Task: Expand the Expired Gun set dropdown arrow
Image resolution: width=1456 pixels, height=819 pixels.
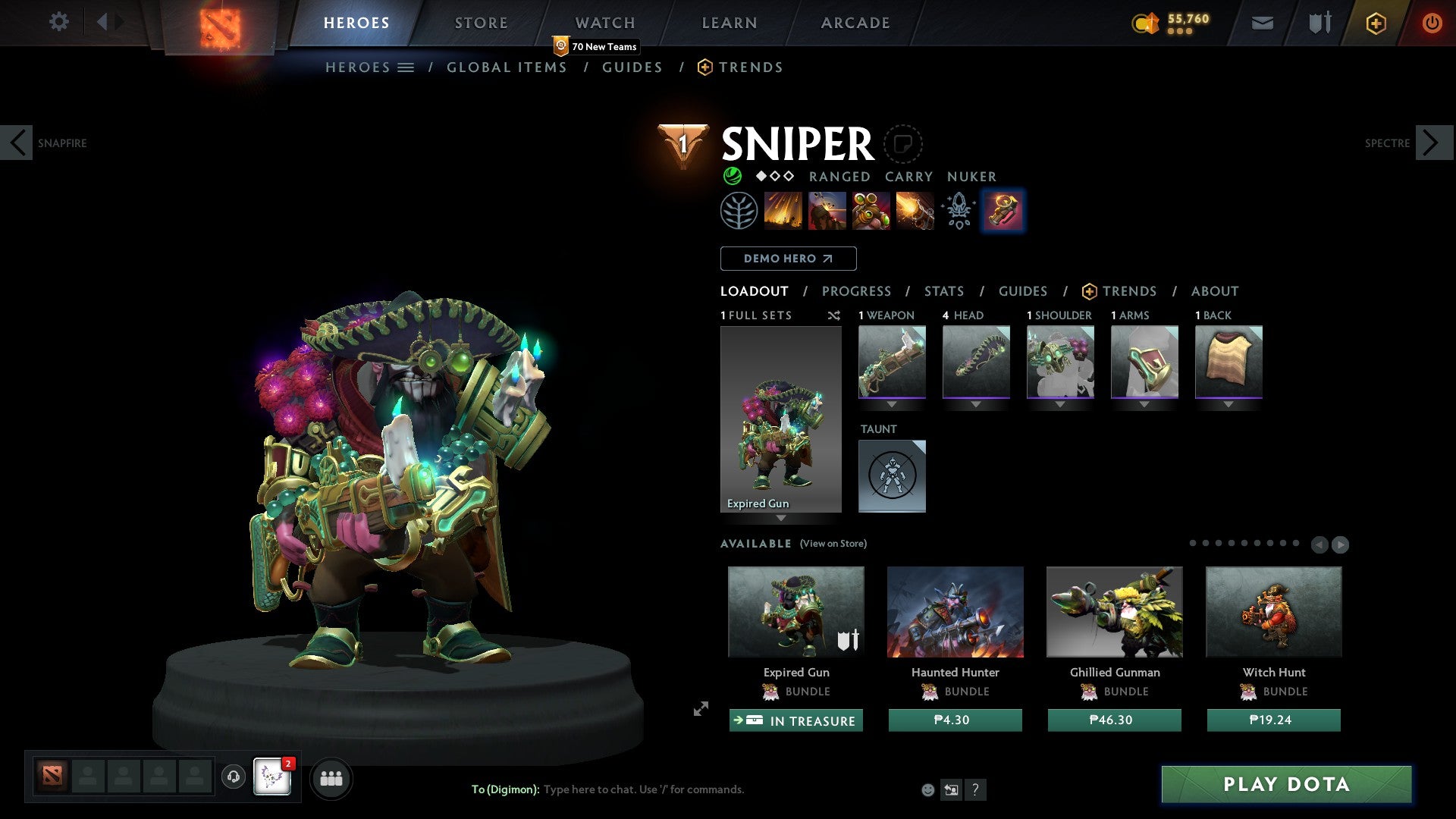Action: (x=782, y=520)
